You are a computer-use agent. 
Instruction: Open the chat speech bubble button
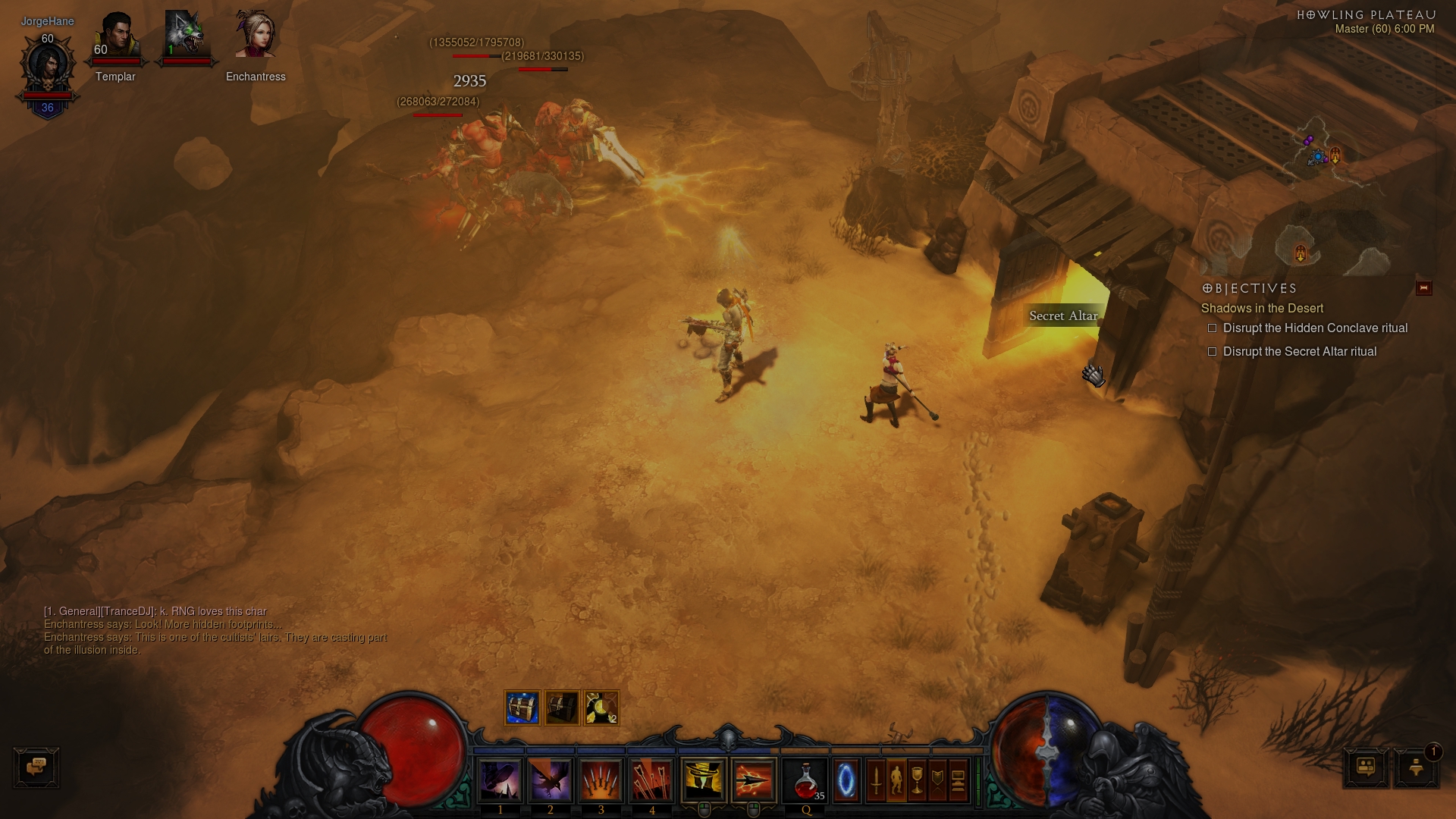pyautogui.click(x=36, y=767)
